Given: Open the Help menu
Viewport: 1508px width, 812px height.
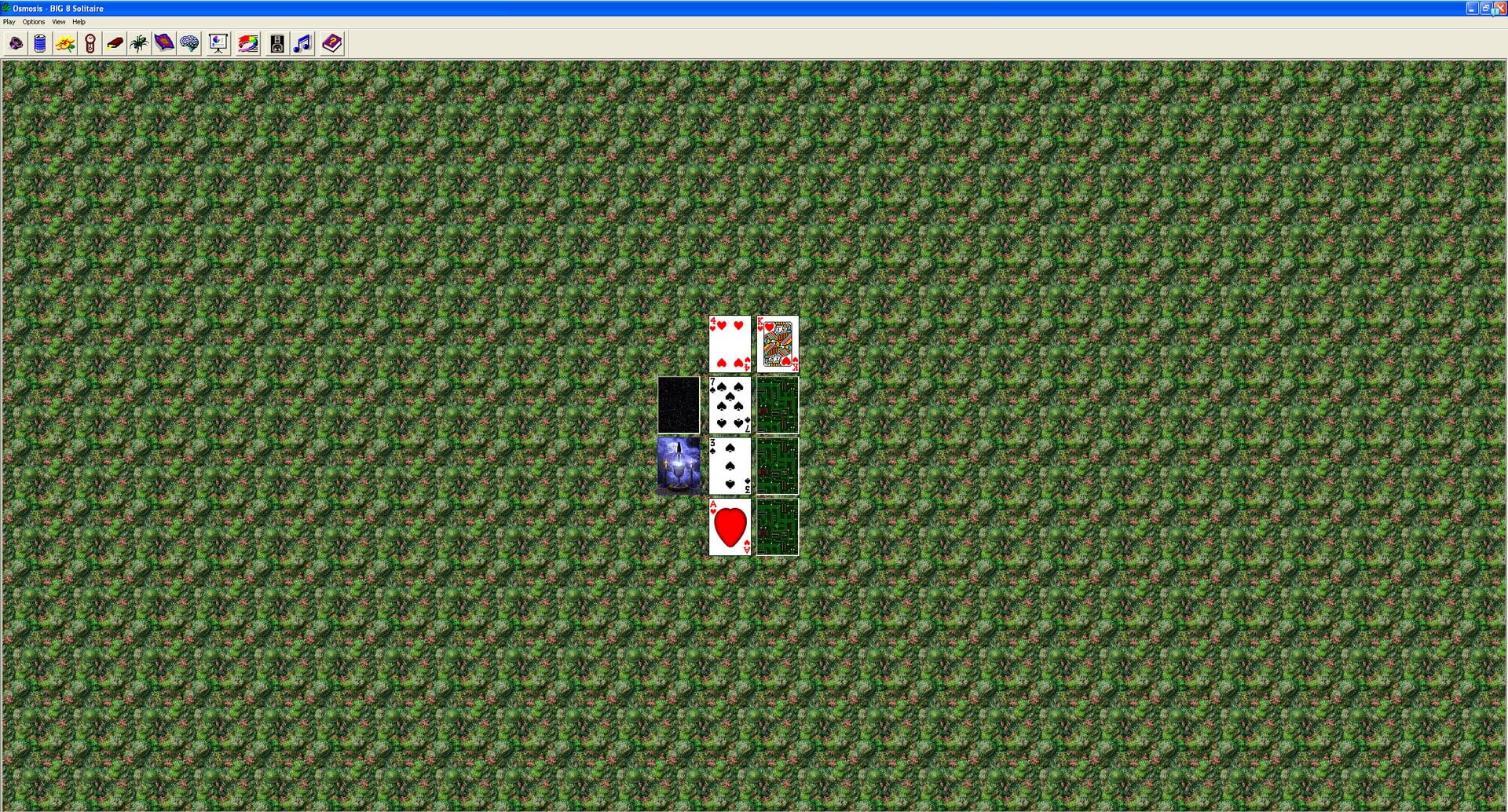Looking at the screenshot, I should tap(79, 21).
